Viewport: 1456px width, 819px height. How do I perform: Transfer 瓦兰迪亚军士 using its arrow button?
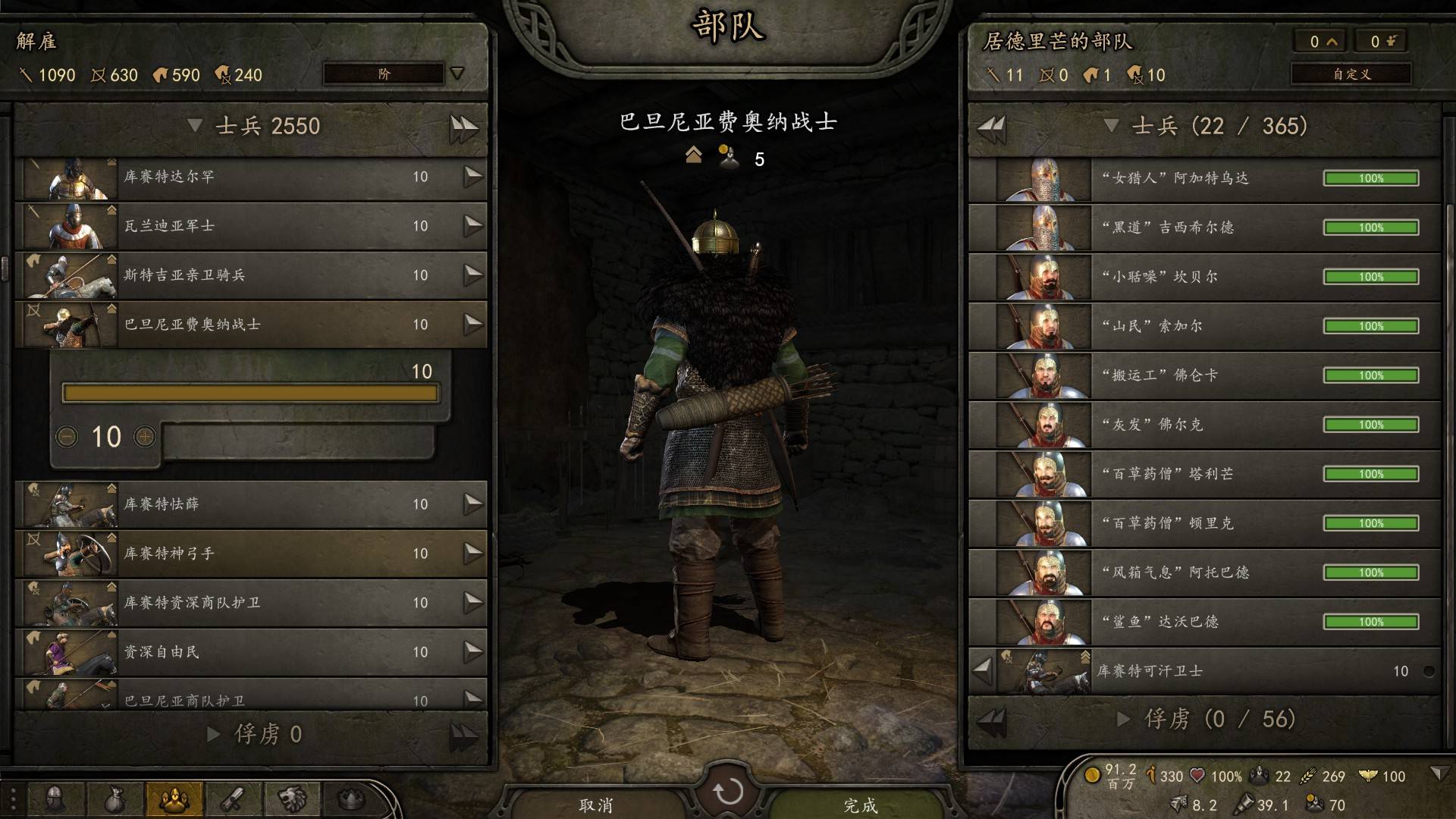(473, 226)
